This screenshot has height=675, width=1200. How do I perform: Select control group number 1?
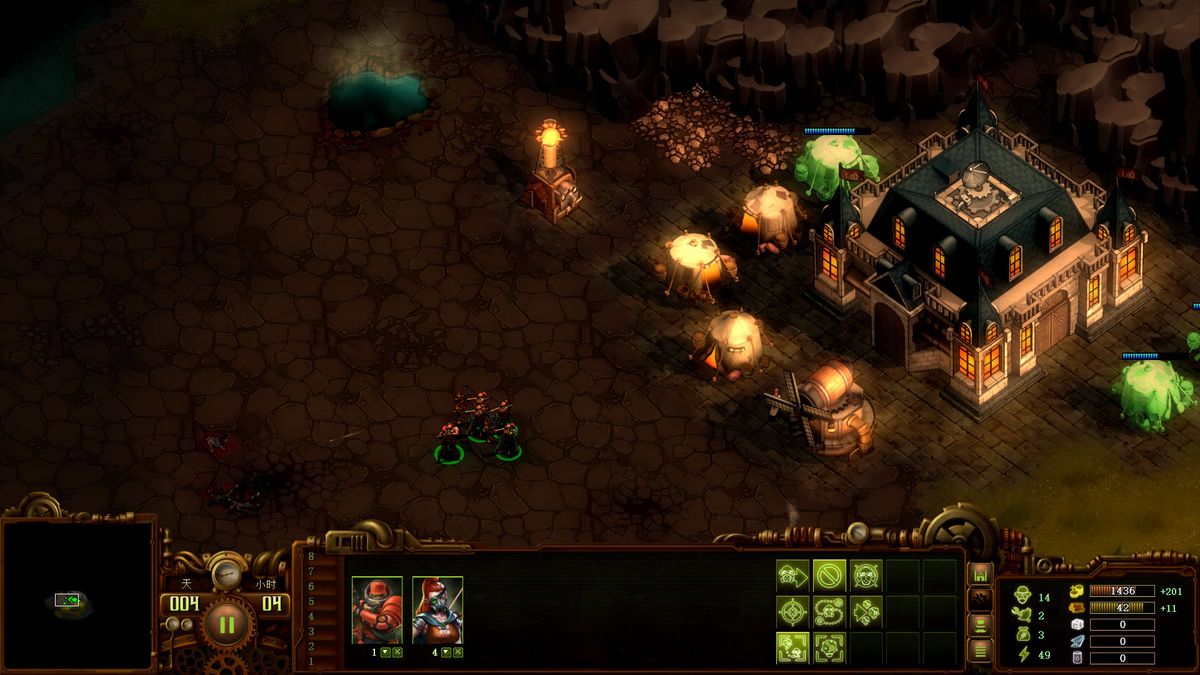click(310, 661)
